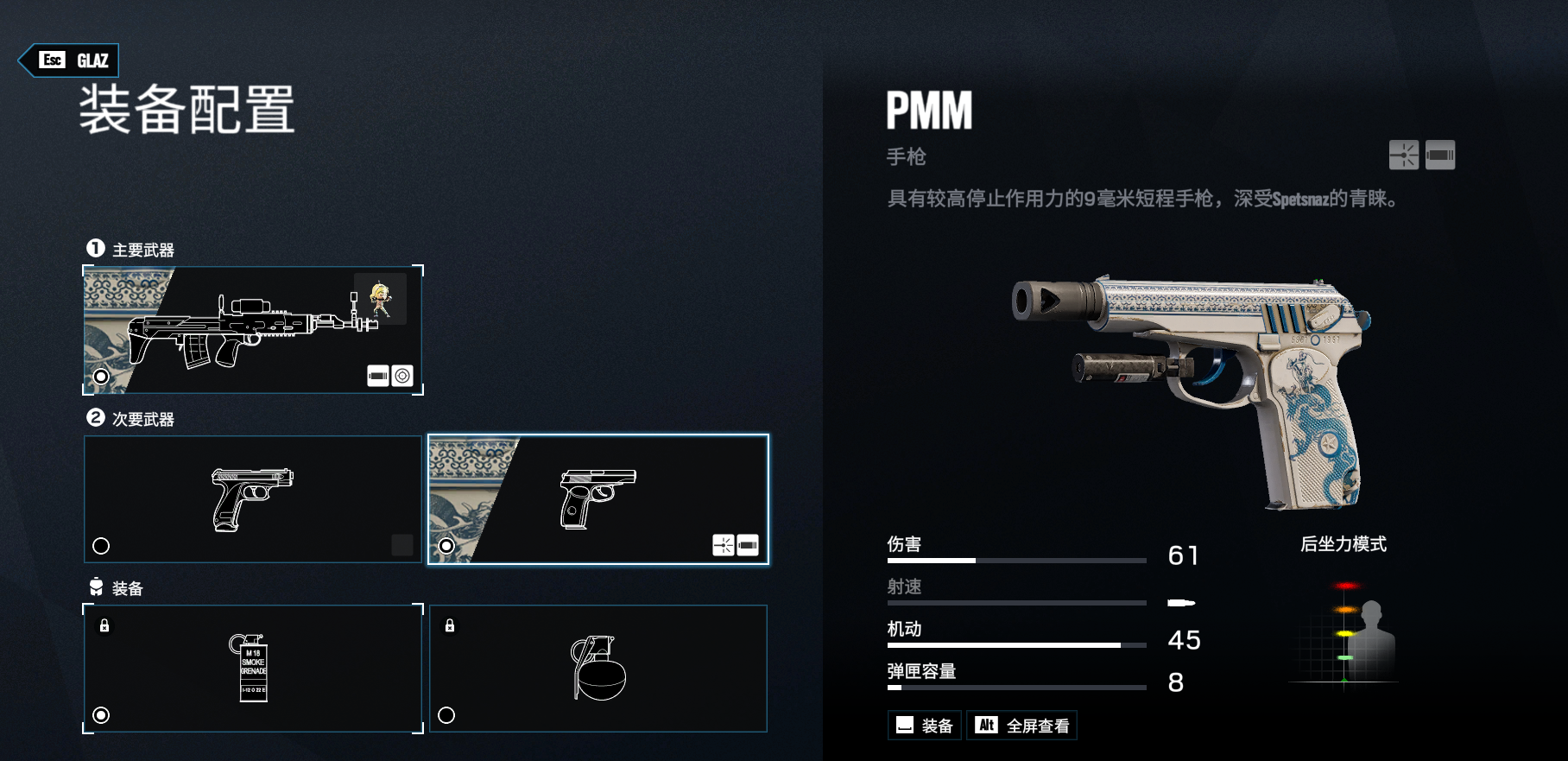Go back to the GLAZ operator screen
This screenshot has height=761, width=1568.
pos(69,60)
